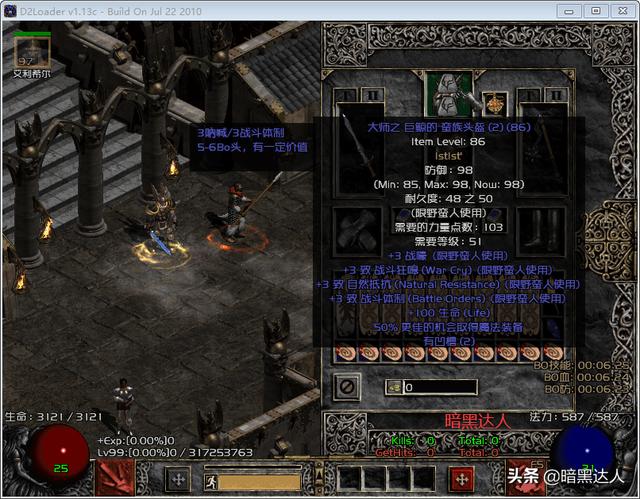640x499 pixels.
Task: Click the mini panel button left of stamina
Action: point(177,479)
